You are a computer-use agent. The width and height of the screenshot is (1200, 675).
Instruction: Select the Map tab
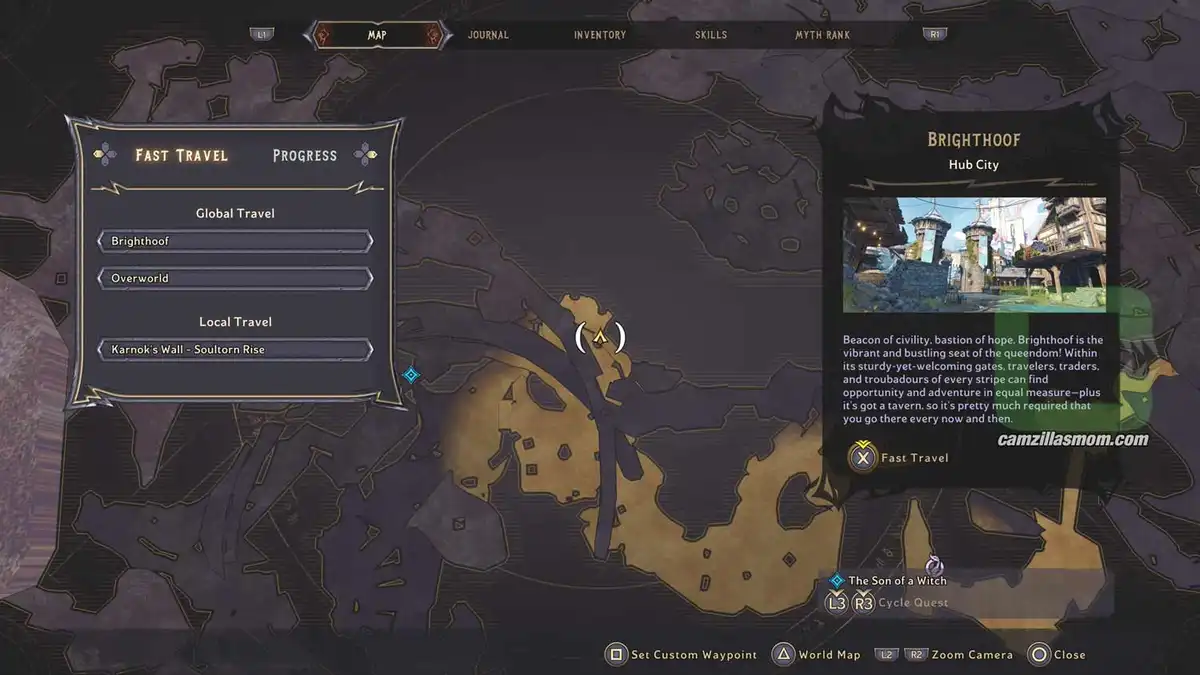click(x=377, y=35)
